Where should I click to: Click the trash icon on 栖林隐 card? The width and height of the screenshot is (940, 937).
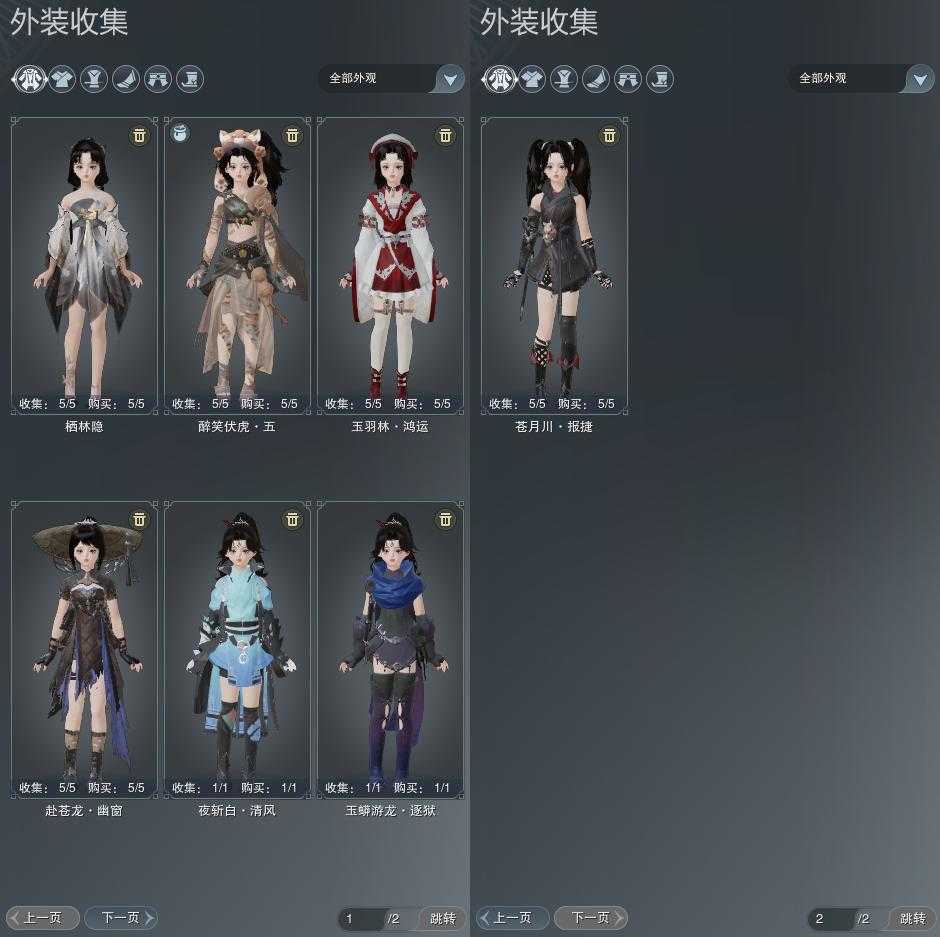tap(139, 135)
